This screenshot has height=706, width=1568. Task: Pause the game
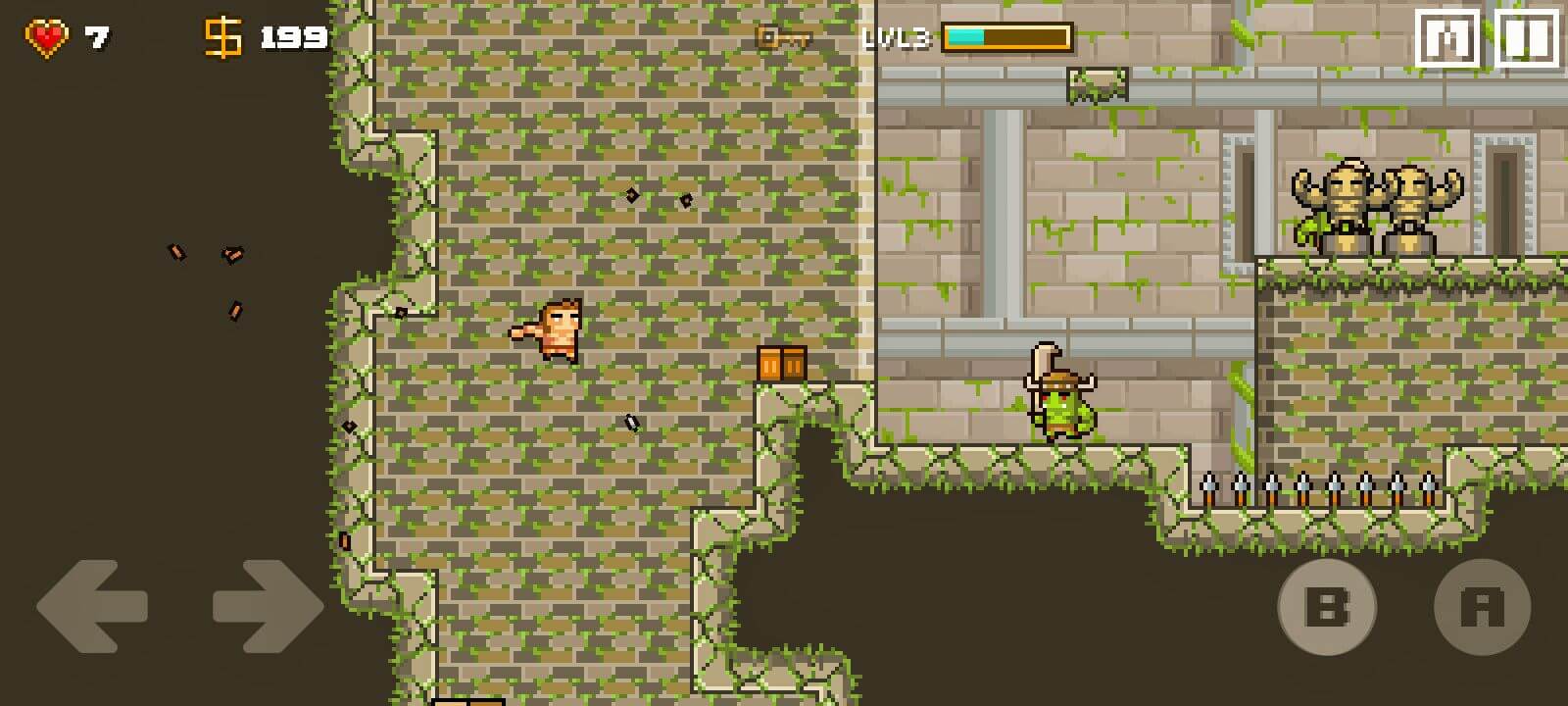click(1527, 39)
